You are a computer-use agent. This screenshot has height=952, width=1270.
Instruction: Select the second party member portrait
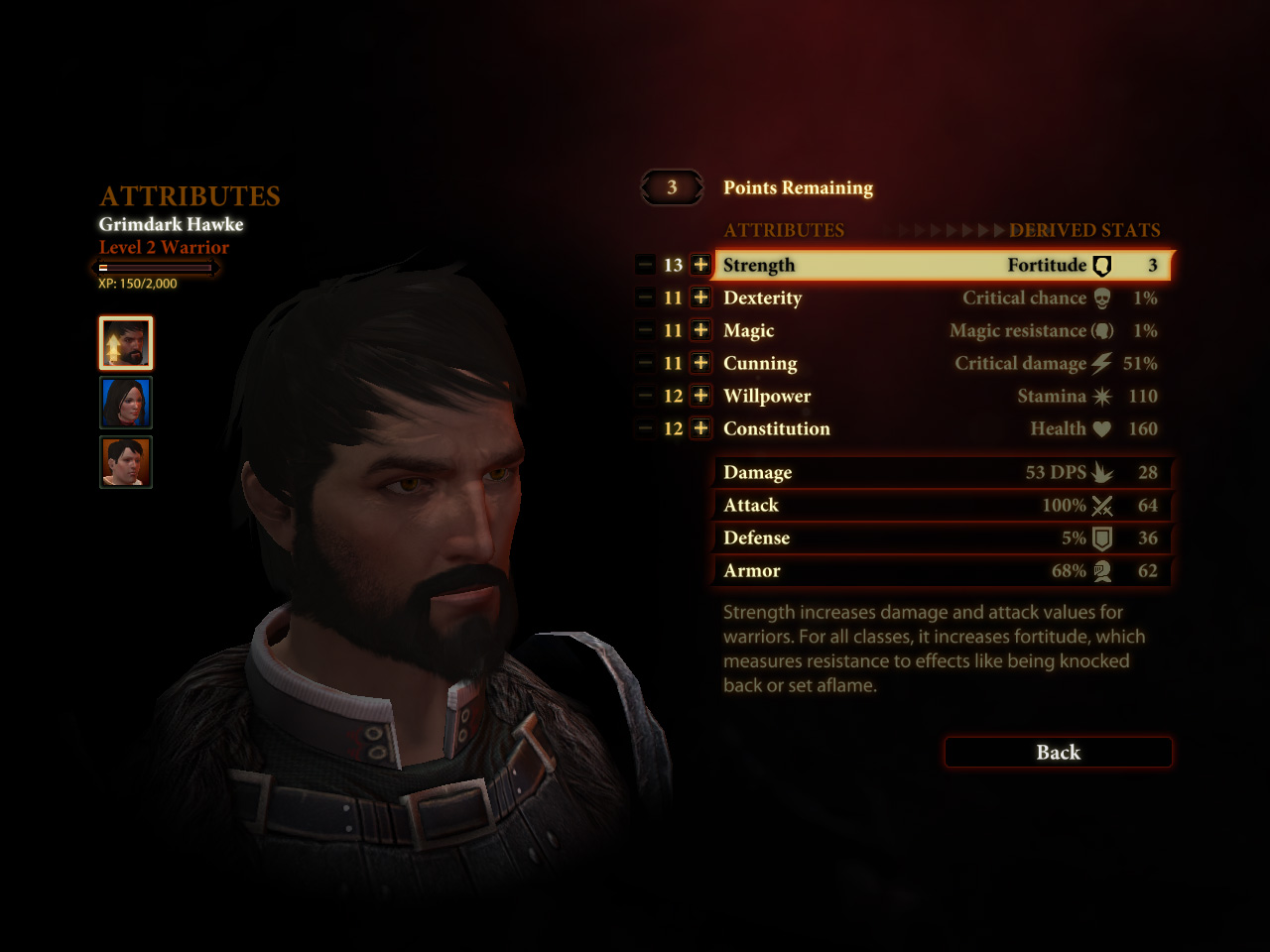click(125, 403)
